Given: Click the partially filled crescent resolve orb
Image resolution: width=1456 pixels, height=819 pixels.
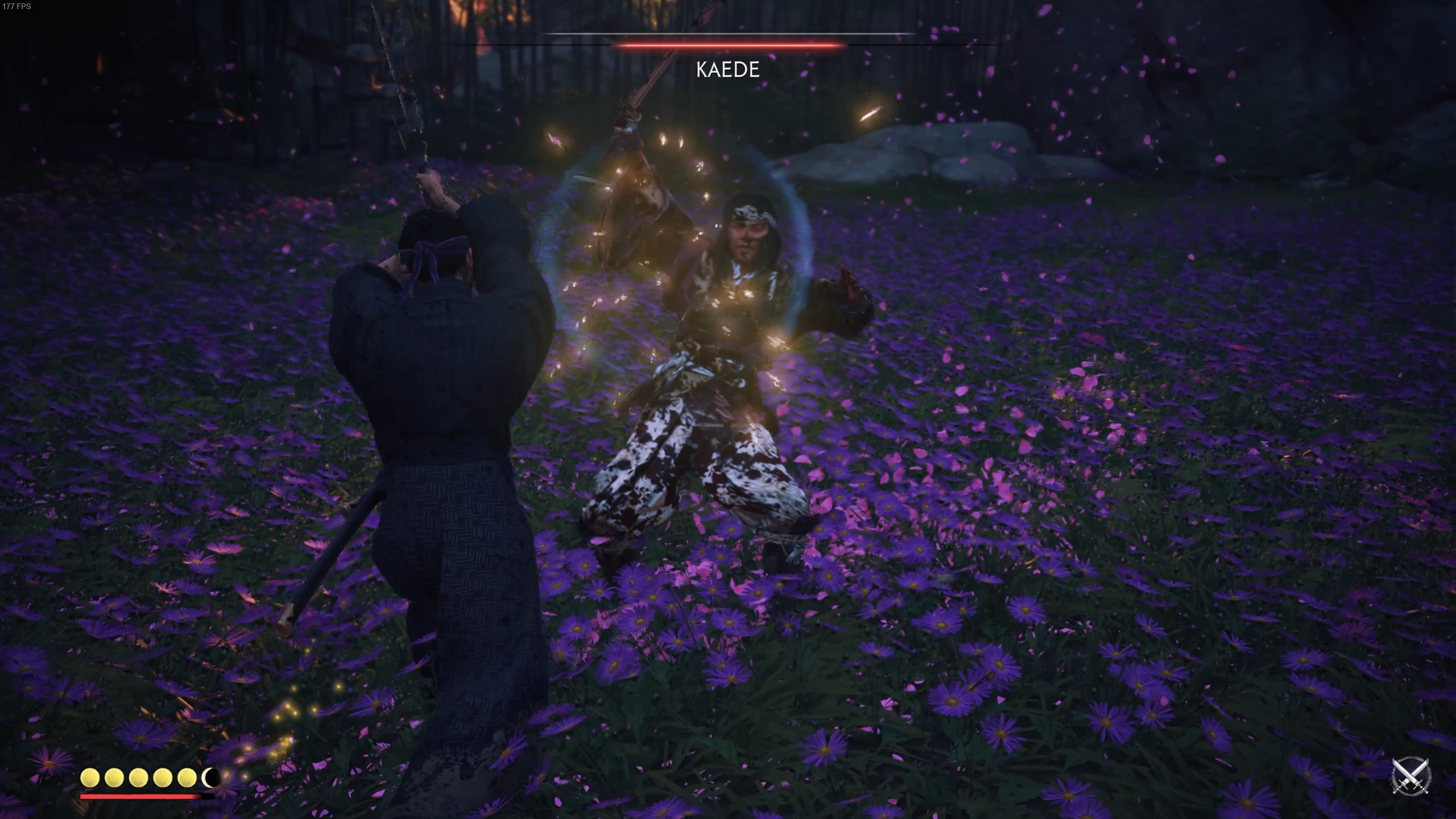Looking at the screenshot, I should pos(210,776).
